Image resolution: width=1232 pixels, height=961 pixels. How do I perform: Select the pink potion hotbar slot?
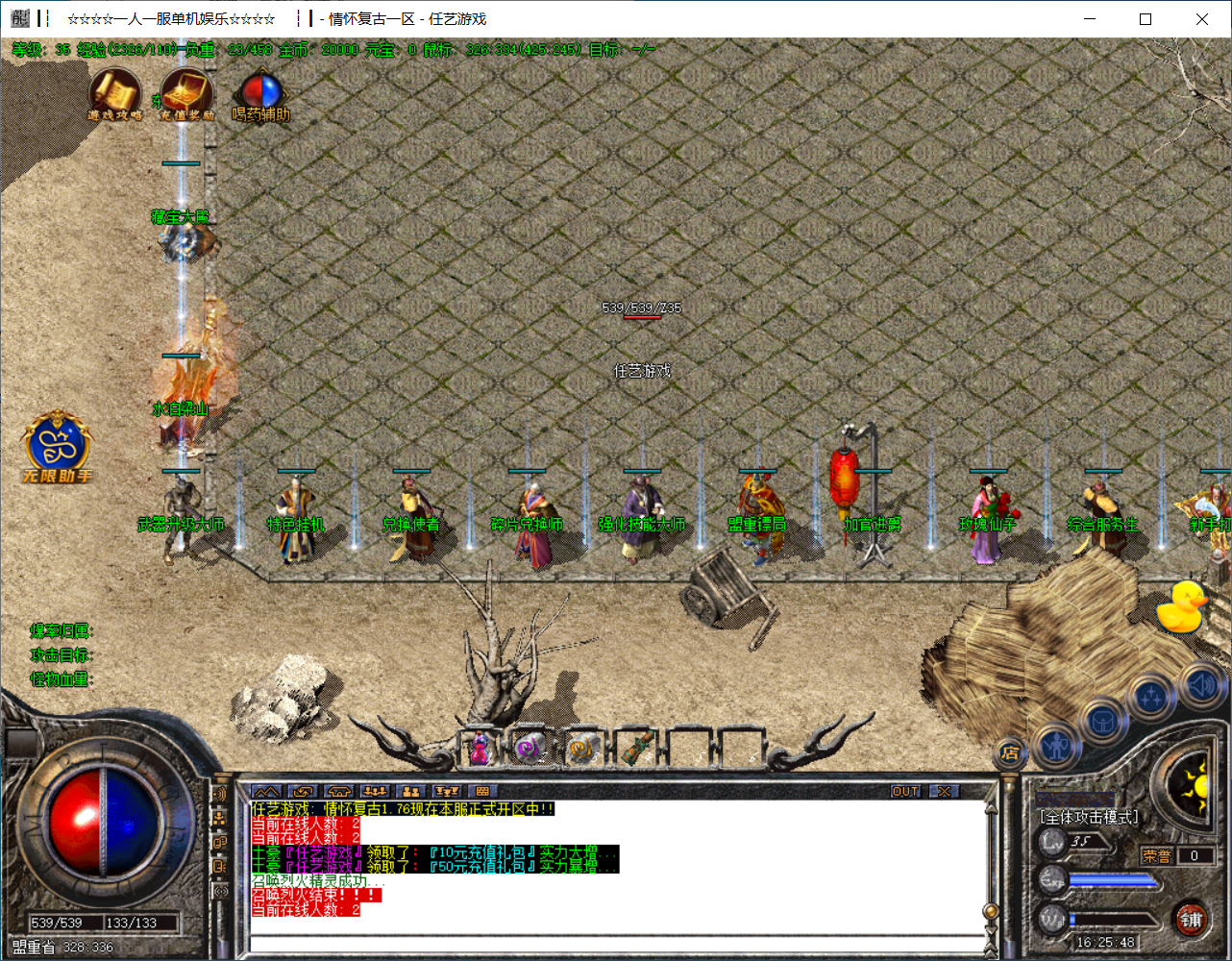[x=479, y=748]
